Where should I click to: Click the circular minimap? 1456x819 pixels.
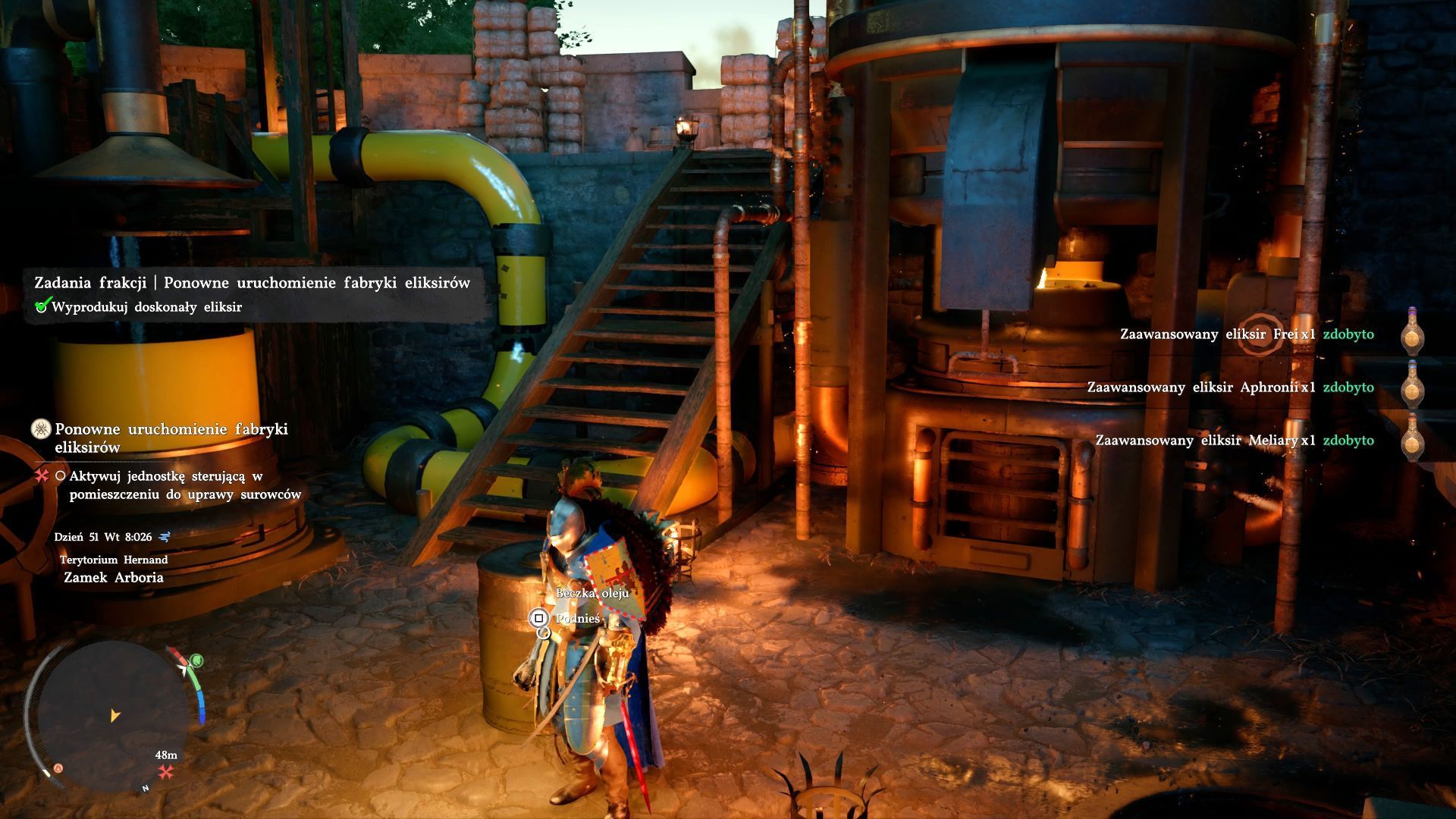[x=112, y=715]
